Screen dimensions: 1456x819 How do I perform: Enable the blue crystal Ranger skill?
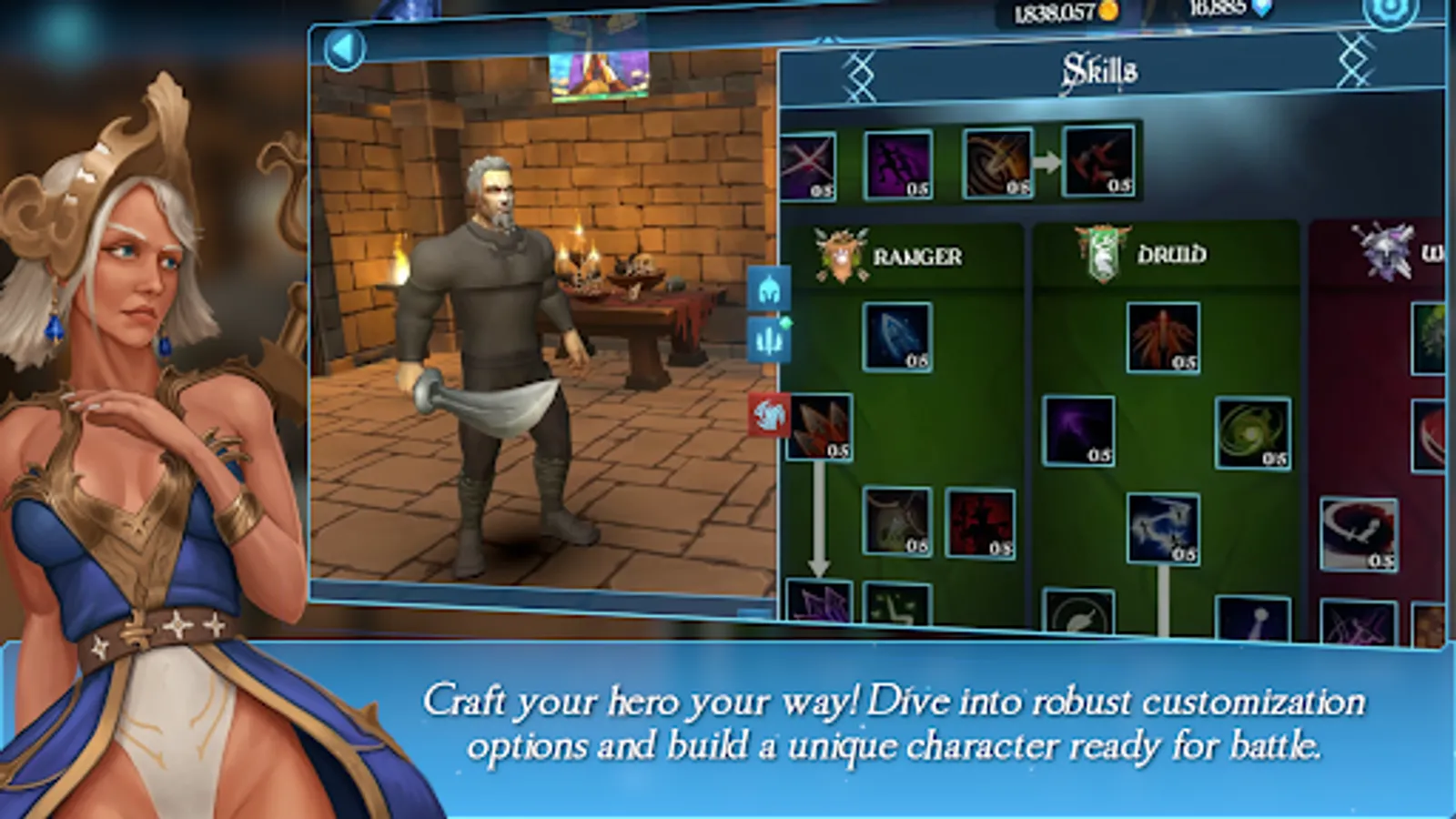pyautogui.click(x=898, y=337)
